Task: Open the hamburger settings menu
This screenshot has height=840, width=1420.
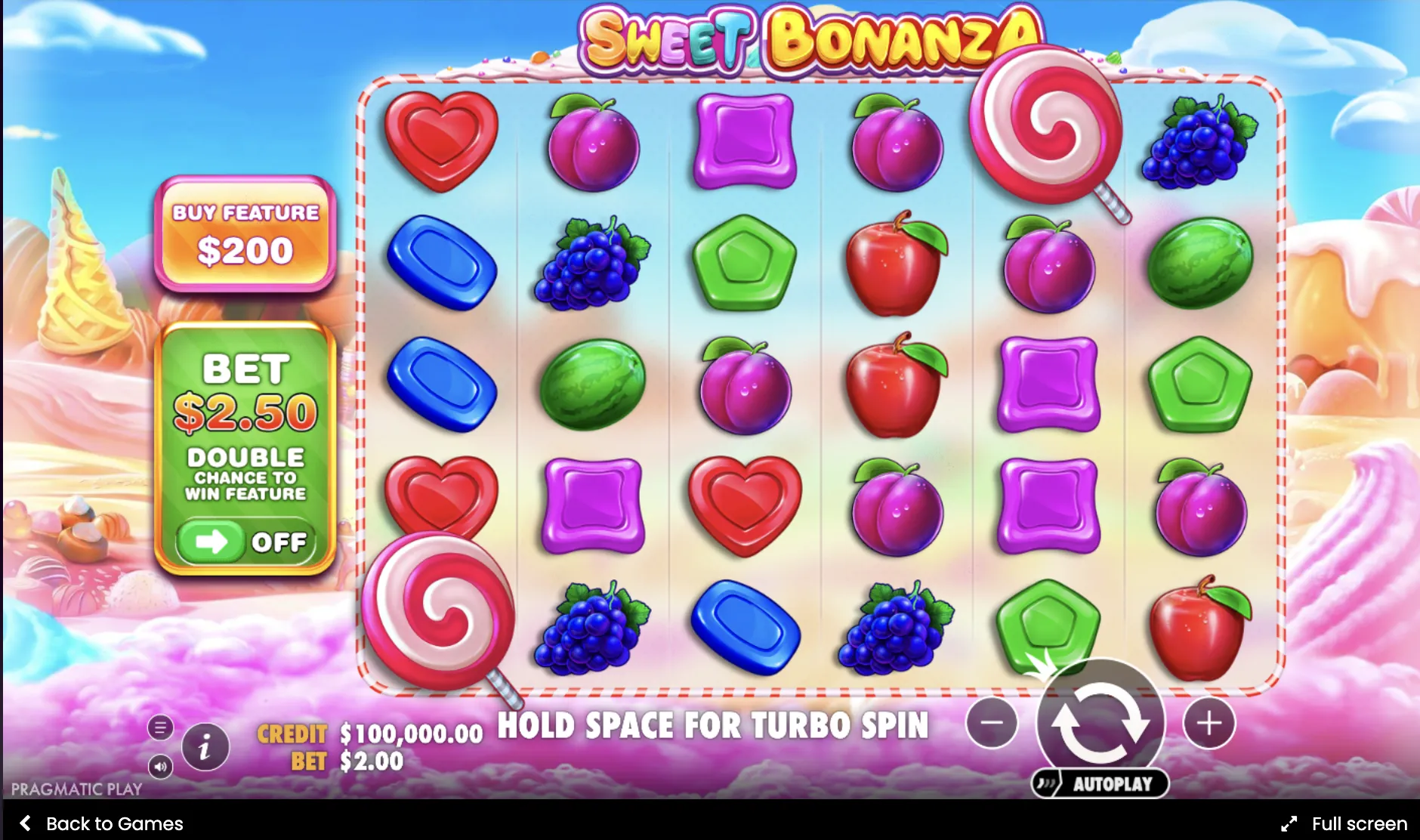Action: [161, 727]
